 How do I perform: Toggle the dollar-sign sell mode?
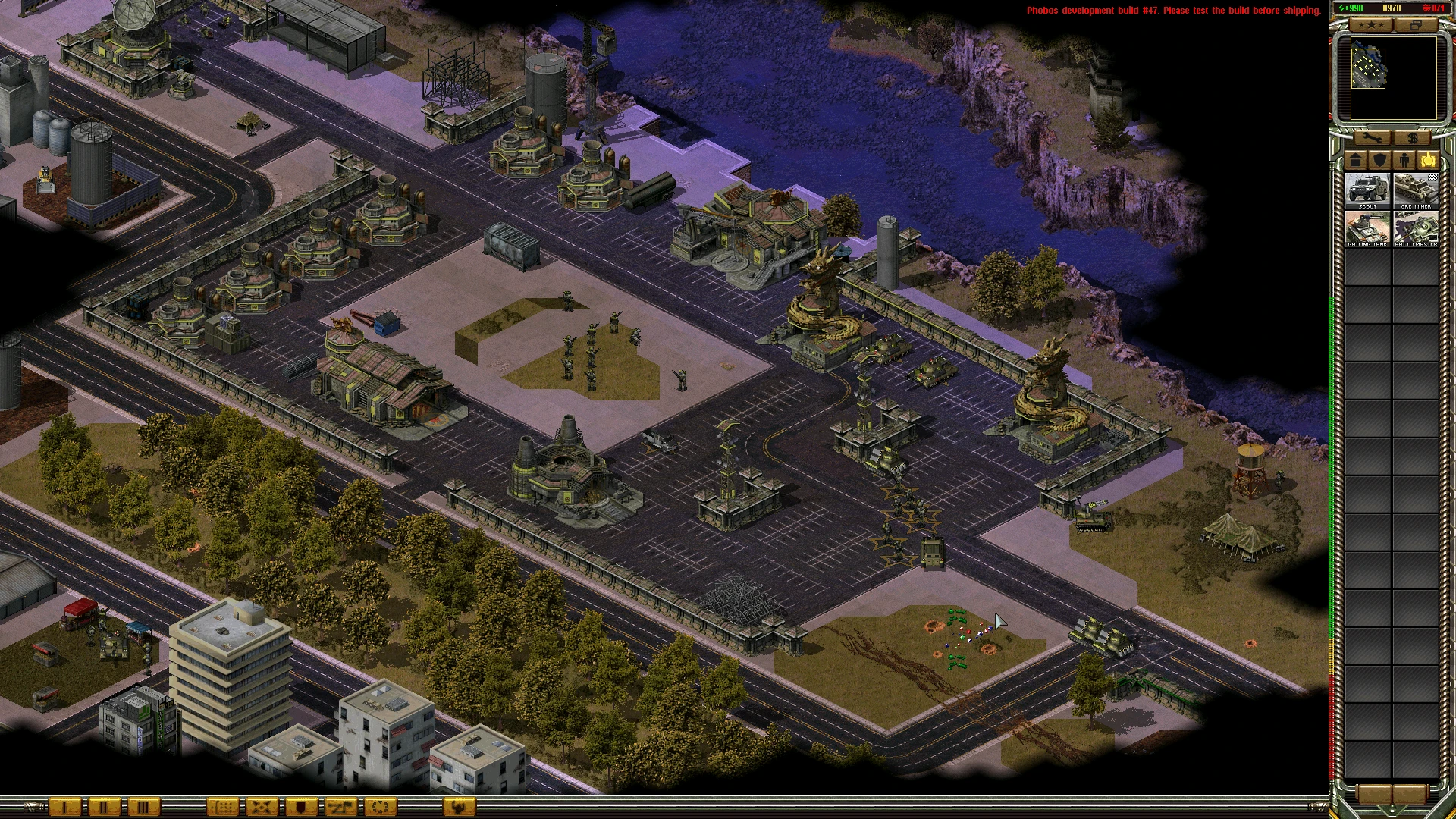click(x=1412, y=138)
